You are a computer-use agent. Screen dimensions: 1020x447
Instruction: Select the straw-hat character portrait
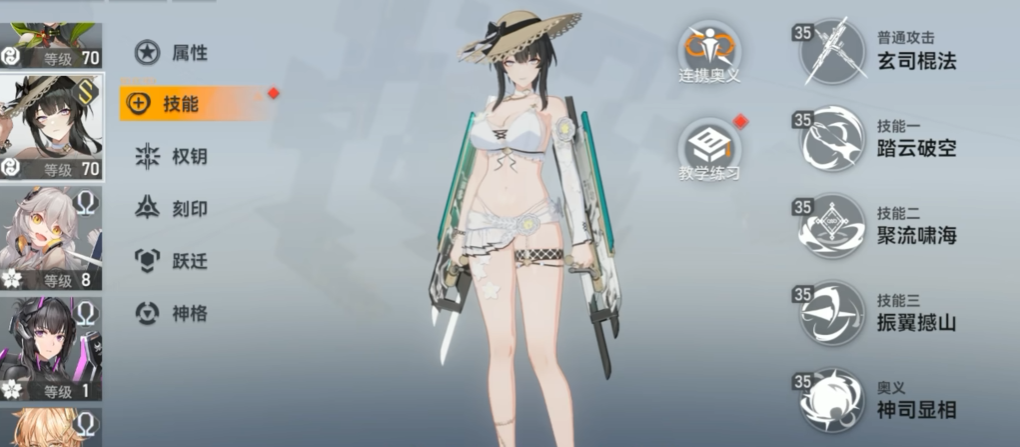pos(50,128)
